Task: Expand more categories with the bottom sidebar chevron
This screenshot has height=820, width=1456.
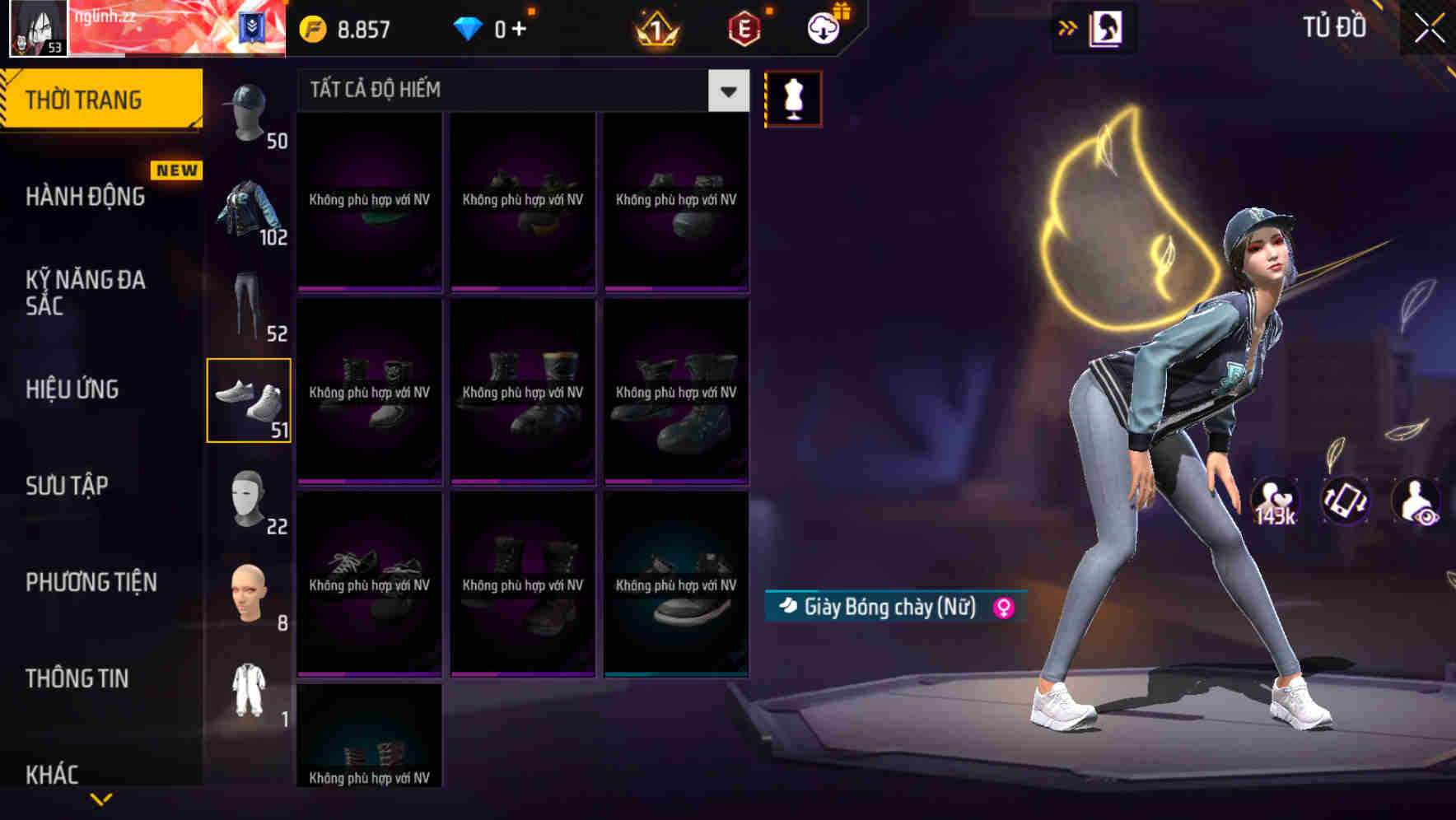Action: pos(100,800)
